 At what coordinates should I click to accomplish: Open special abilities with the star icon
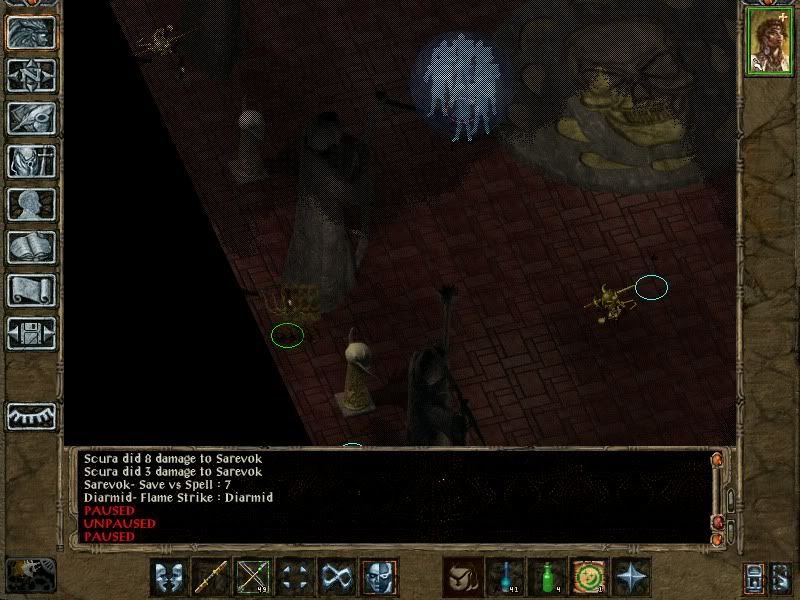pos(631,577)
